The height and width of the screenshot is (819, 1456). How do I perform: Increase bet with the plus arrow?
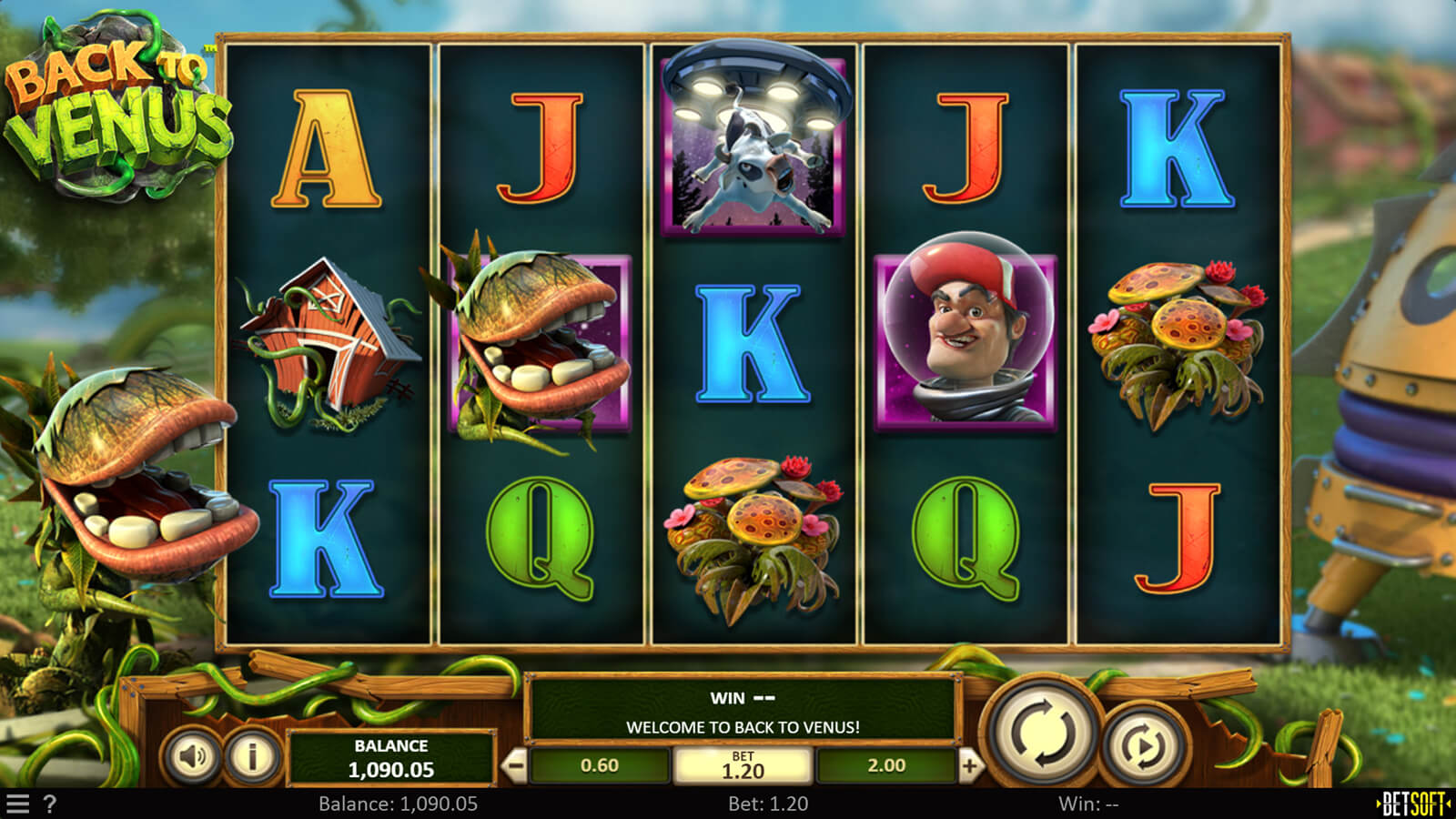969,766
